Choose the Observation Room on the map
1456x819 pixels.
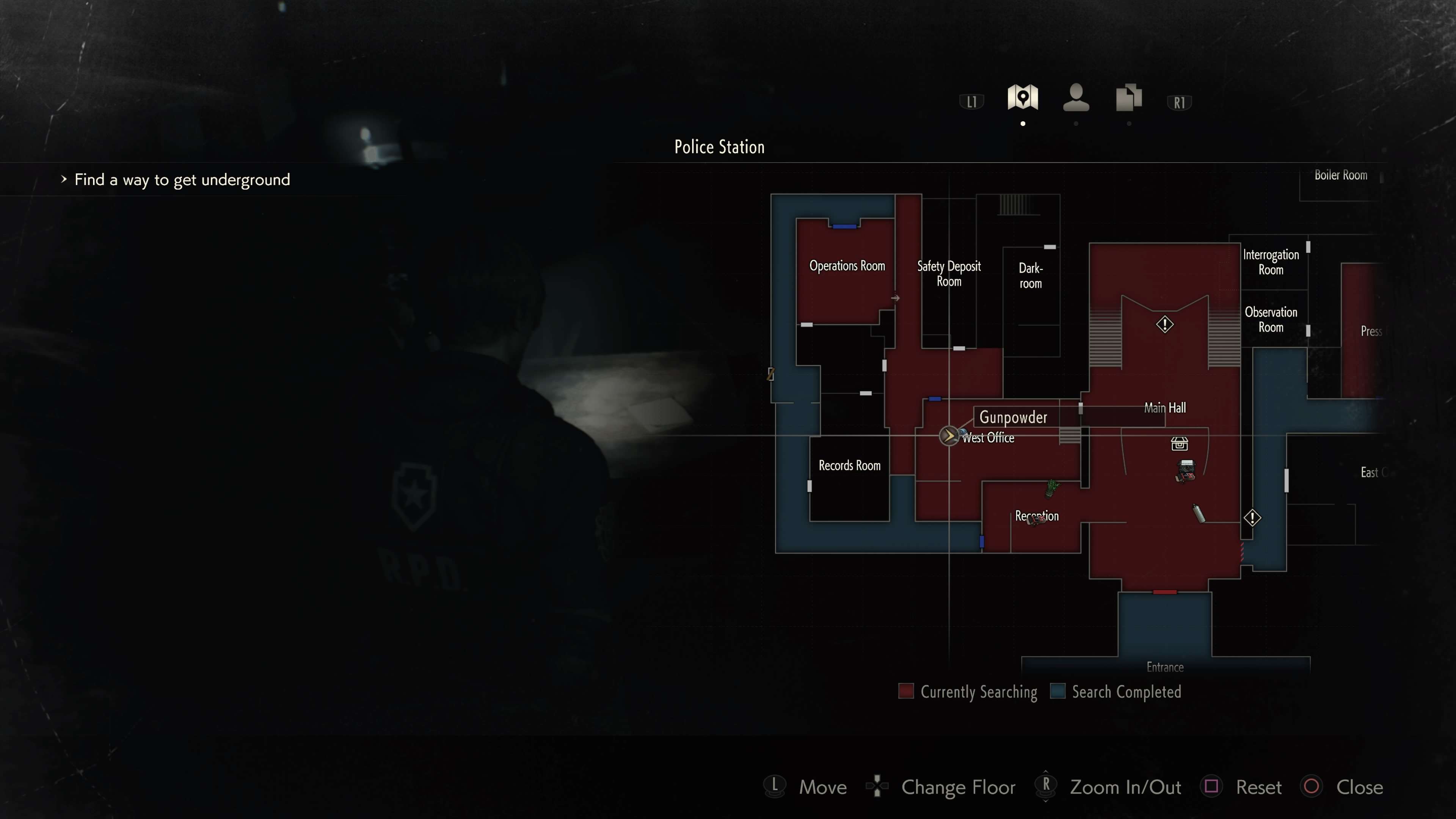click(x=1271, y=319)
